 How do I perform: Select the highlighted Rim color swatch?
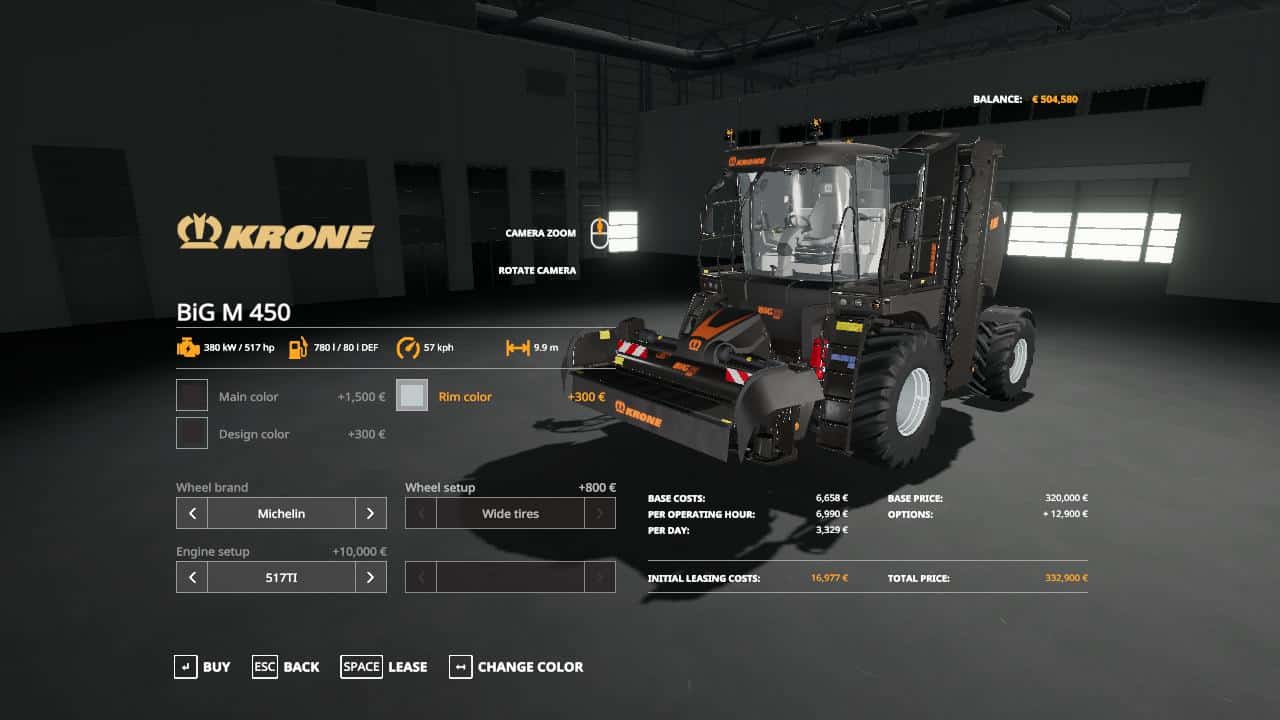pos(412,395)
